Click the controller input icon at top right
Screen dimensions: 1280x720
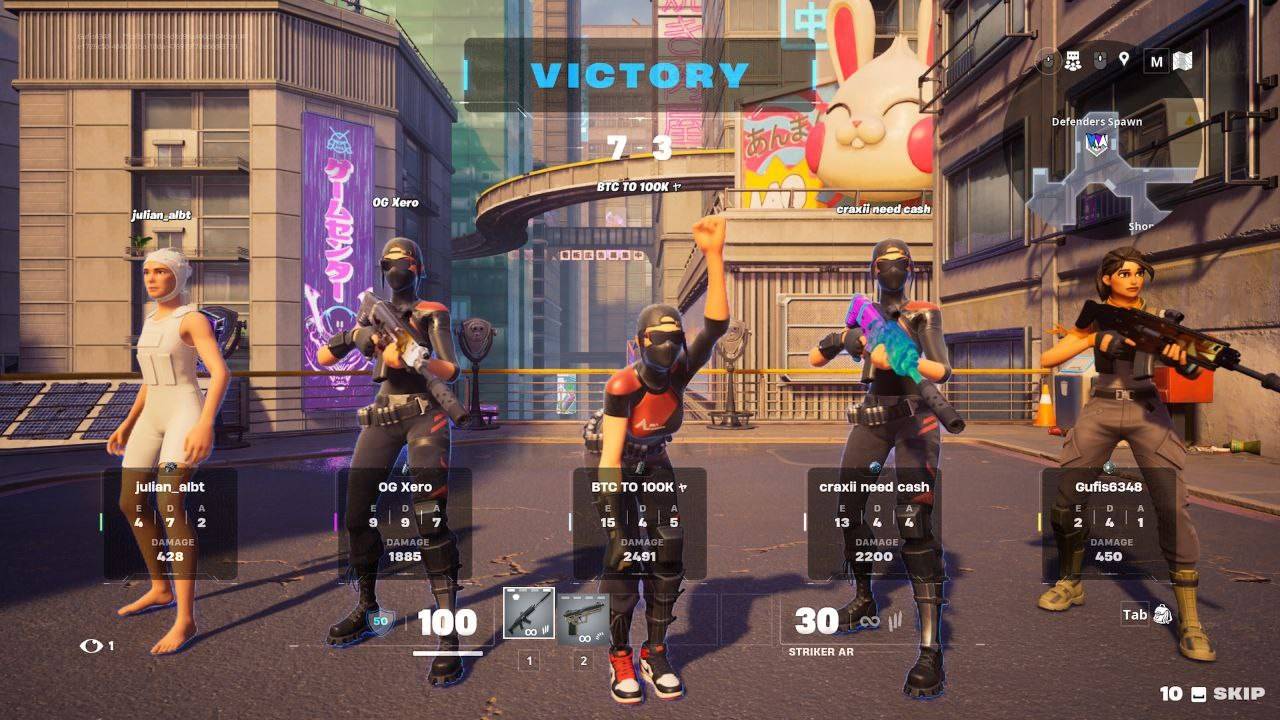coord(1049,60)
